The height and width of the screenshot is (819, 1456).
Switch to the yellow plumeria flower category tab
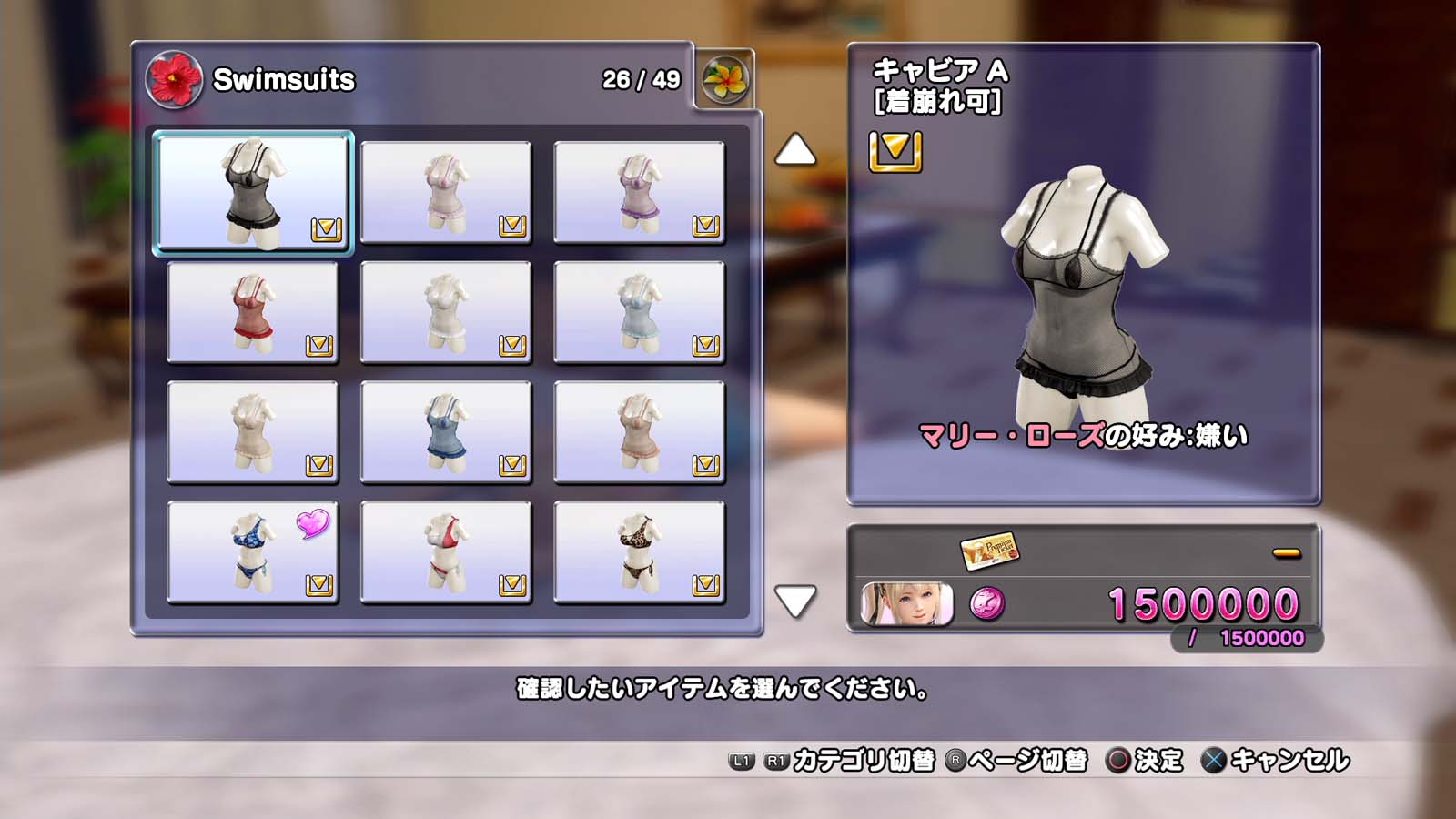coord(725,79)
